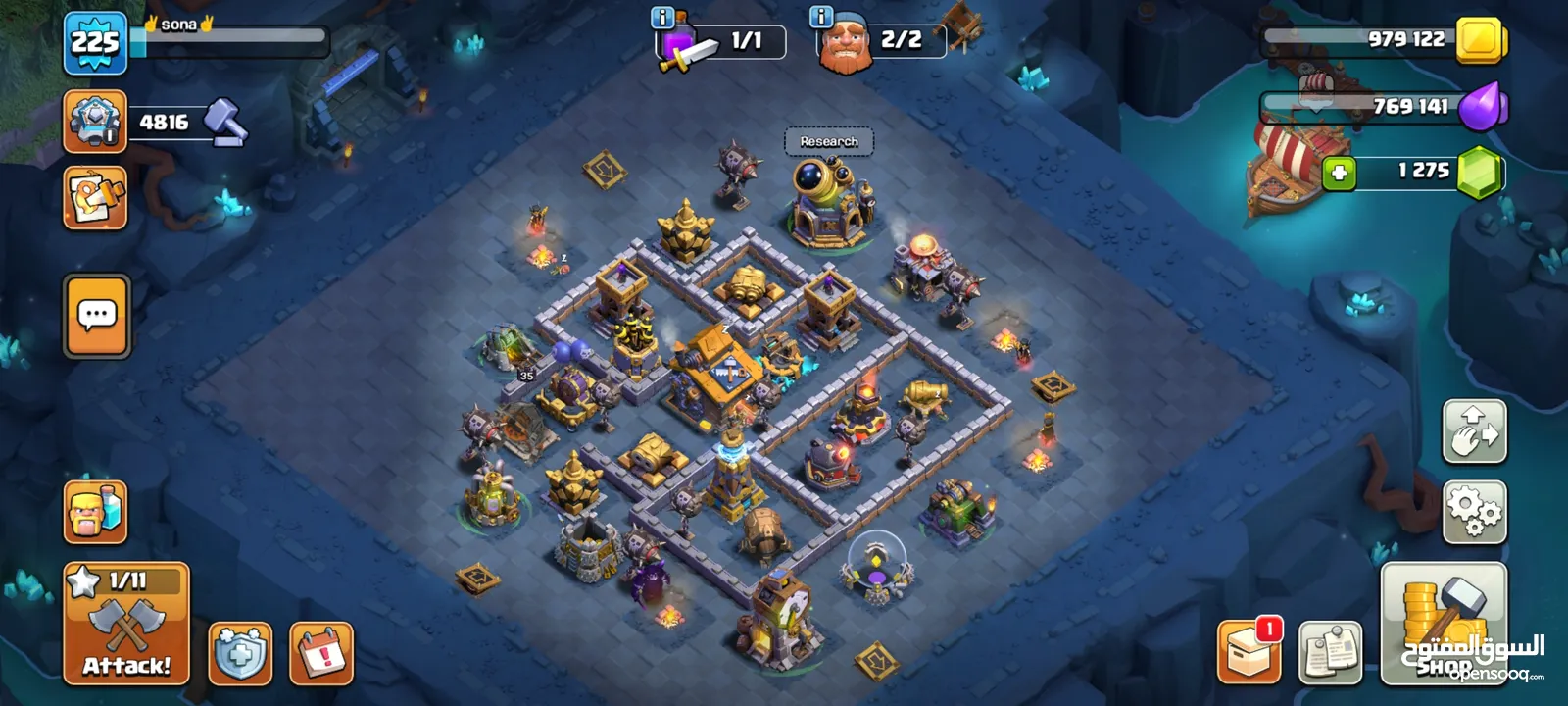This screenshot has height=706, width=1568.
Task: Open the events calendar button
Action: point(321,653)
